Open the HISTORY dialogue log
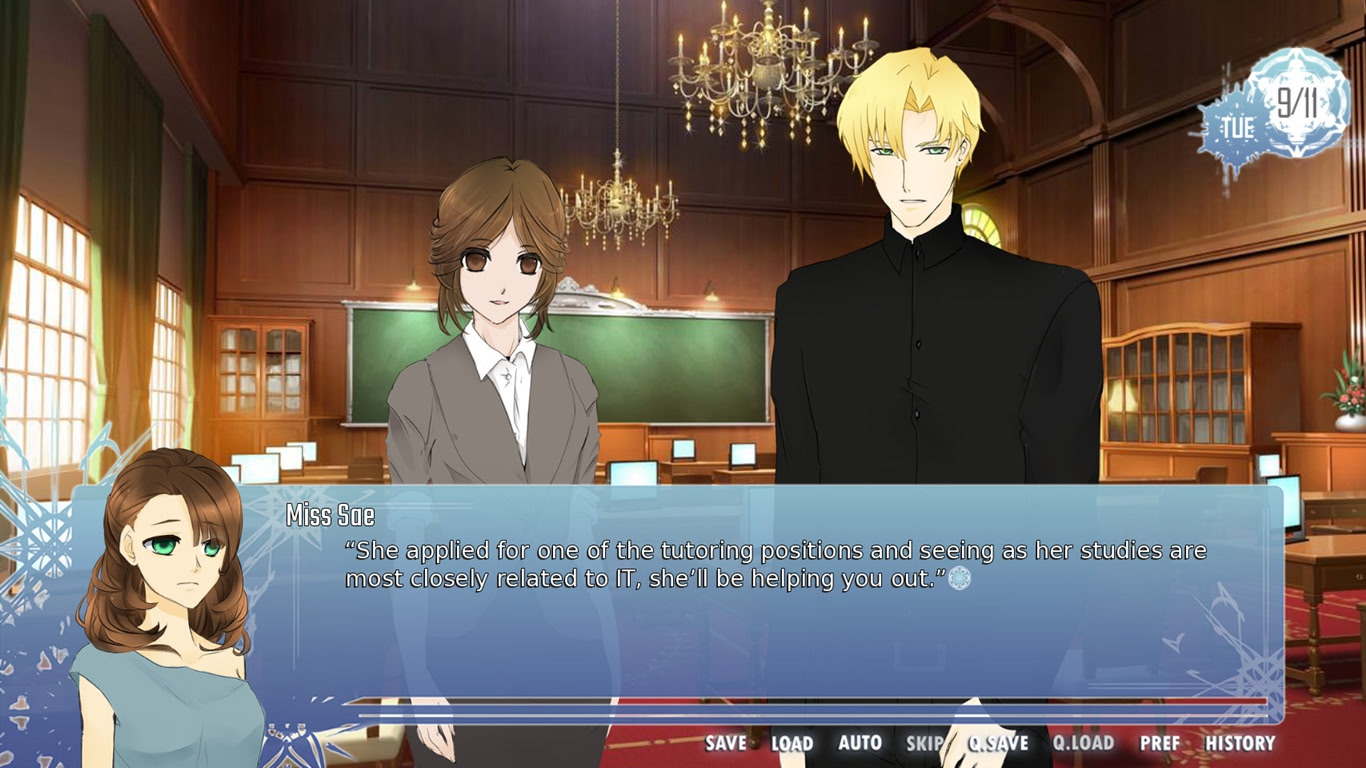The image size is (1366, 768). (x=1240, y=744)
